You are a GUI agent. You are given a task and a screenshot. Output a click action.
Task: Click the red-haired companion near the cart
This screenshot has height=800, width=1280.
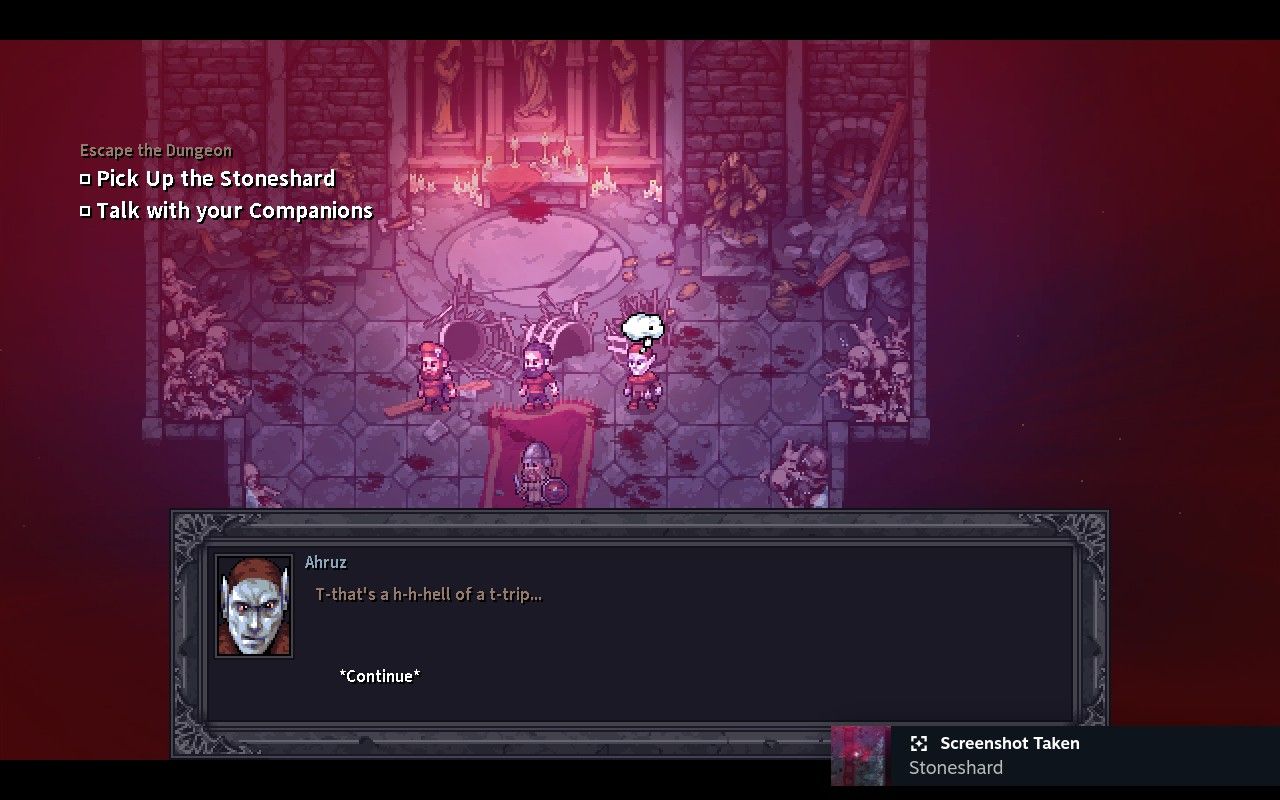pyautogui.click(x=434, y=375)
